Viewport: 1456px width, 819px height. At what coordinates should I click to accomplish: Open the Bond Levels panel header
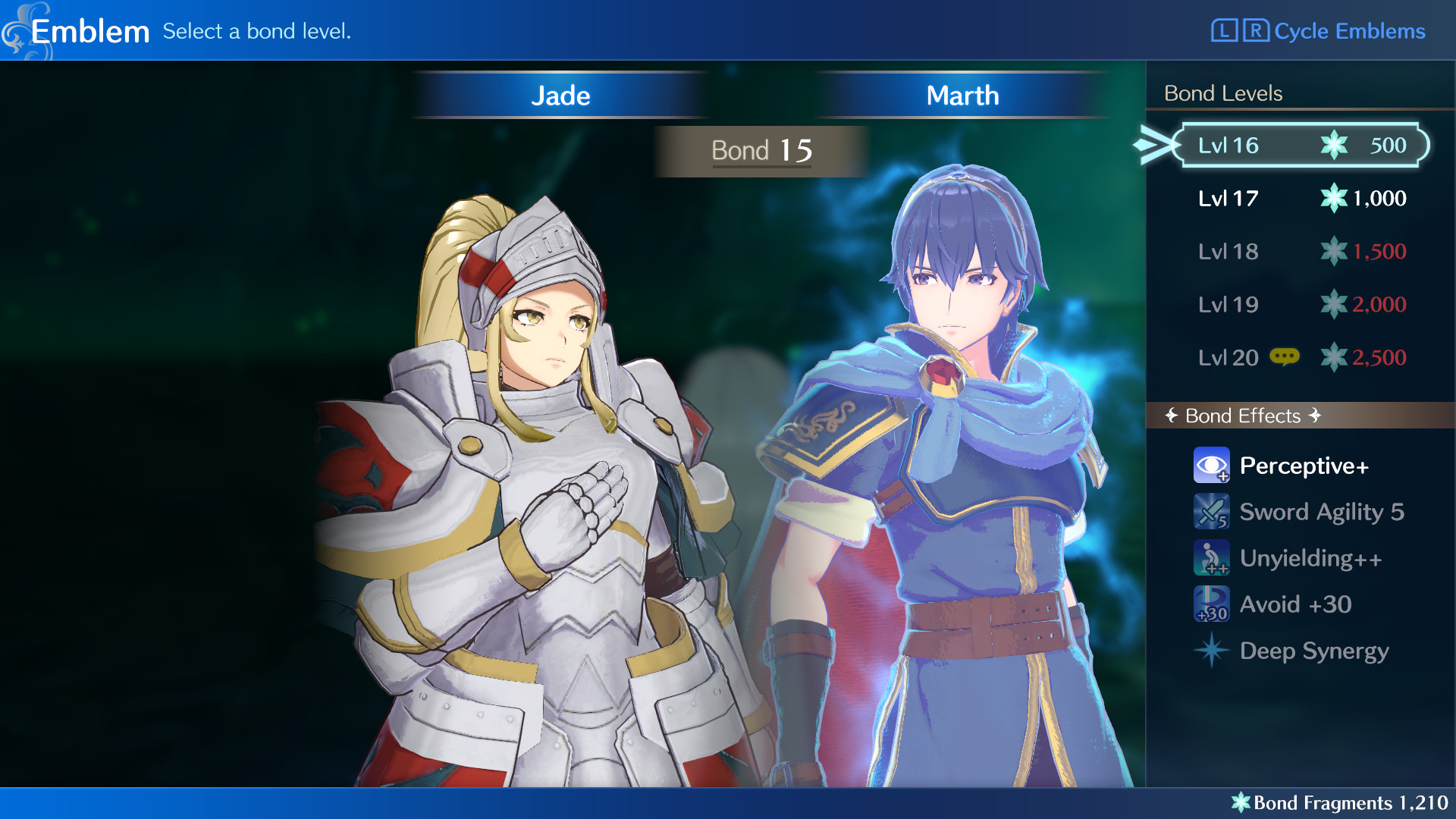click(x=1223, y=93)
